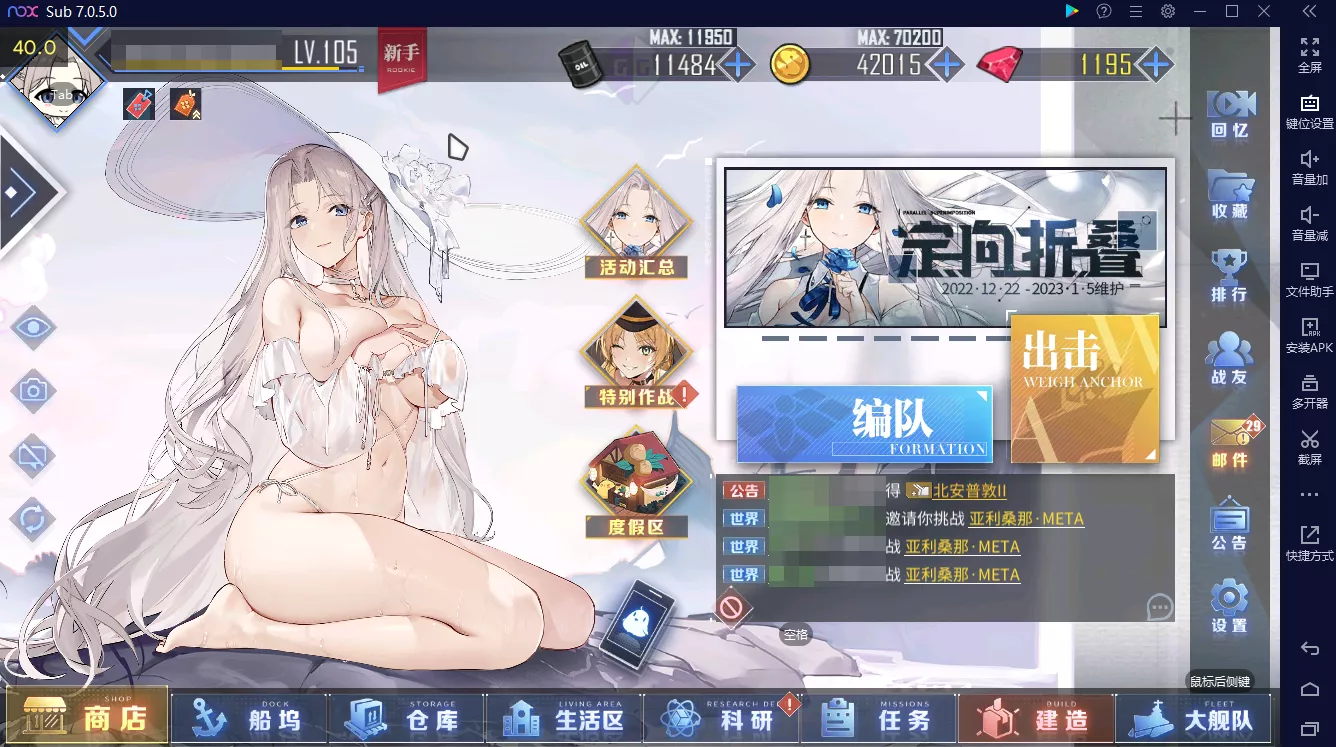Add more gems with the plus button
Viewport: 1336px width, 747px height.
coord(1157,65)
